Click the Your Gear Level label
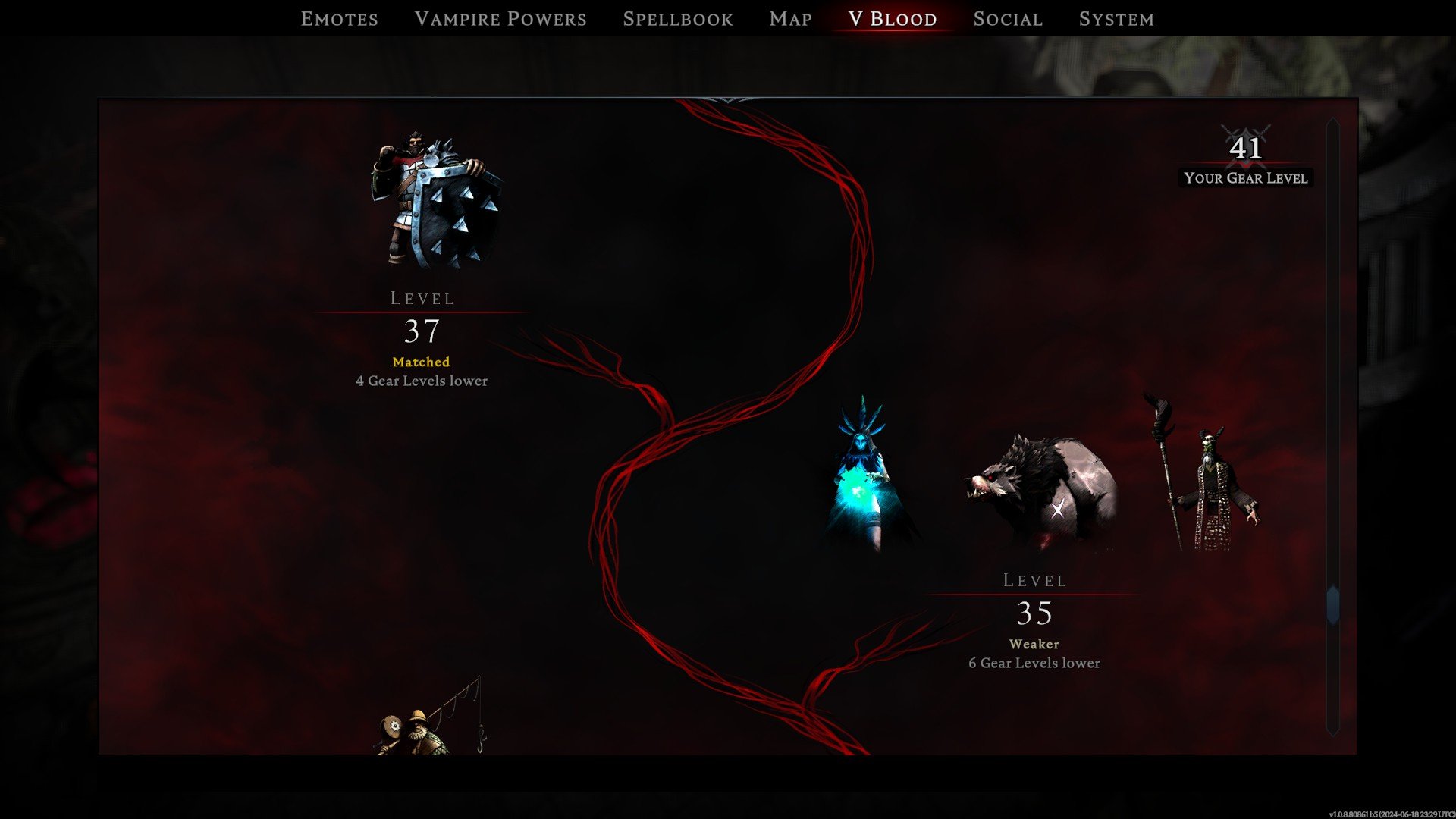Viewport: 1456px width, 819px height. (1246, 178)
